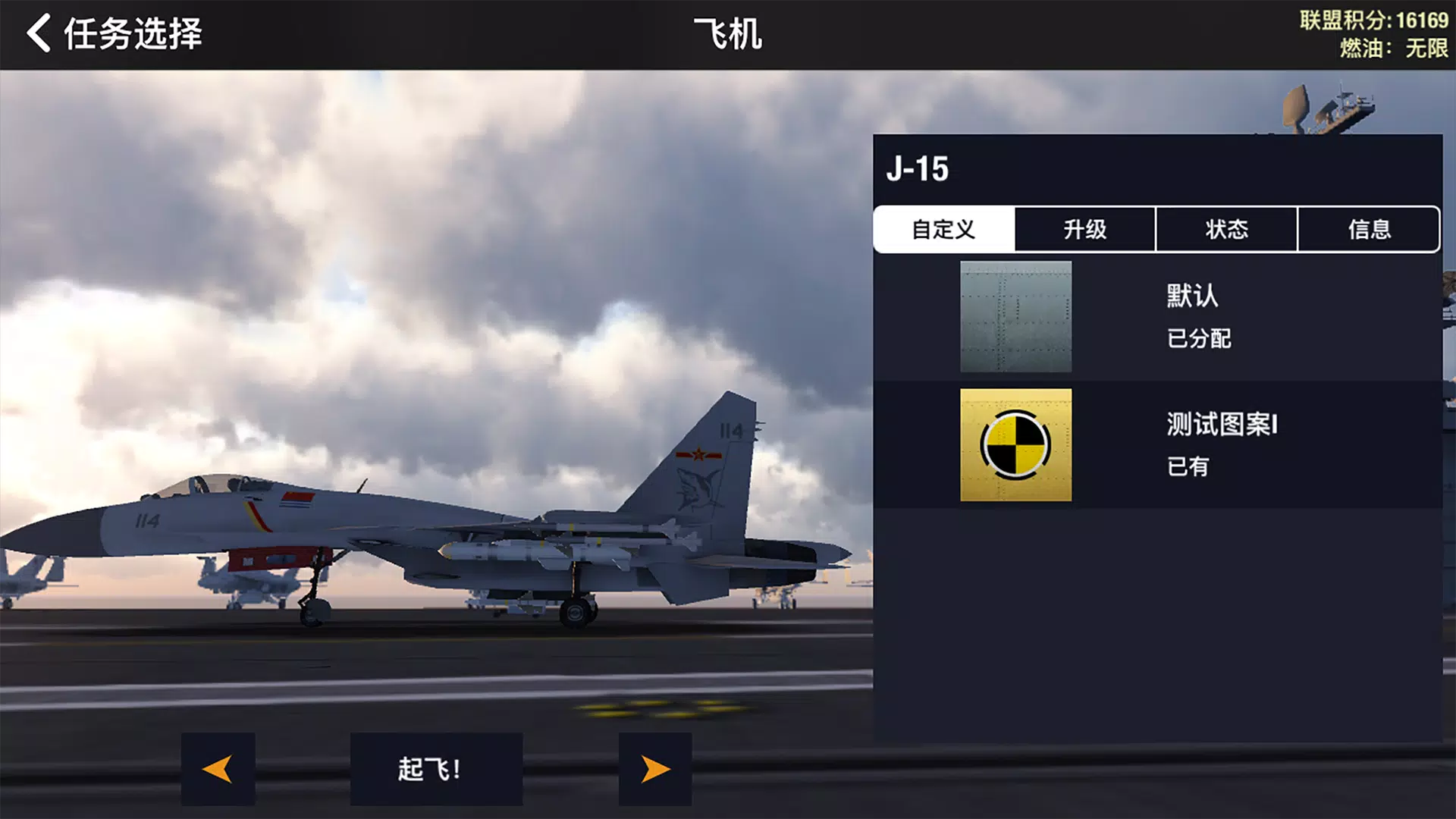The image size is (1456, 819).
Task: Click 已有 under the test pattern skin
Action: pos(1187,466)
